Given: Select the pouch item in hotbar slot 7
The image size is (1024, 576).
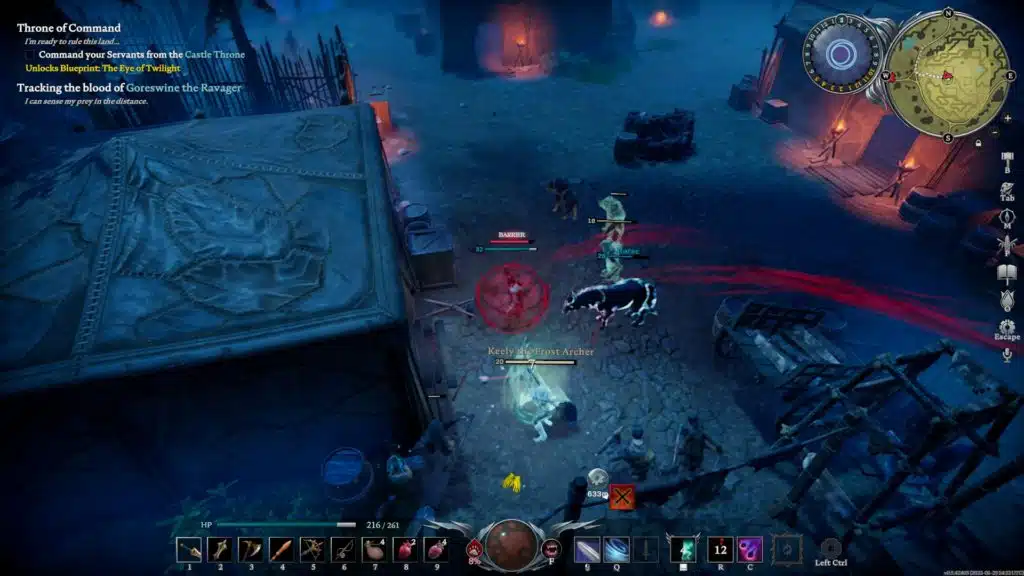Looking at the screenshot, I should (375, 548).
